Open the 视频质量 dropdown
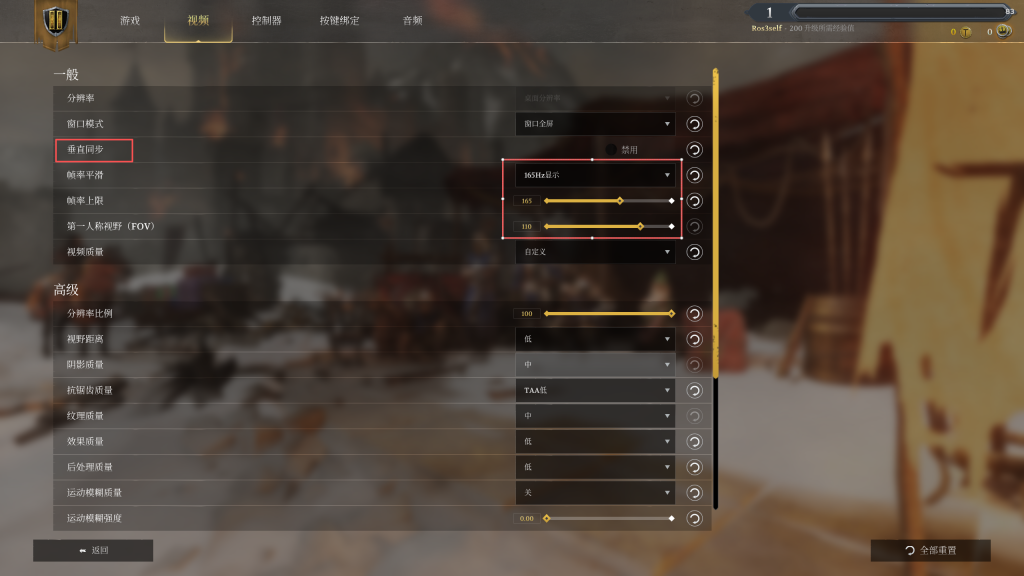 pos(595,252)
